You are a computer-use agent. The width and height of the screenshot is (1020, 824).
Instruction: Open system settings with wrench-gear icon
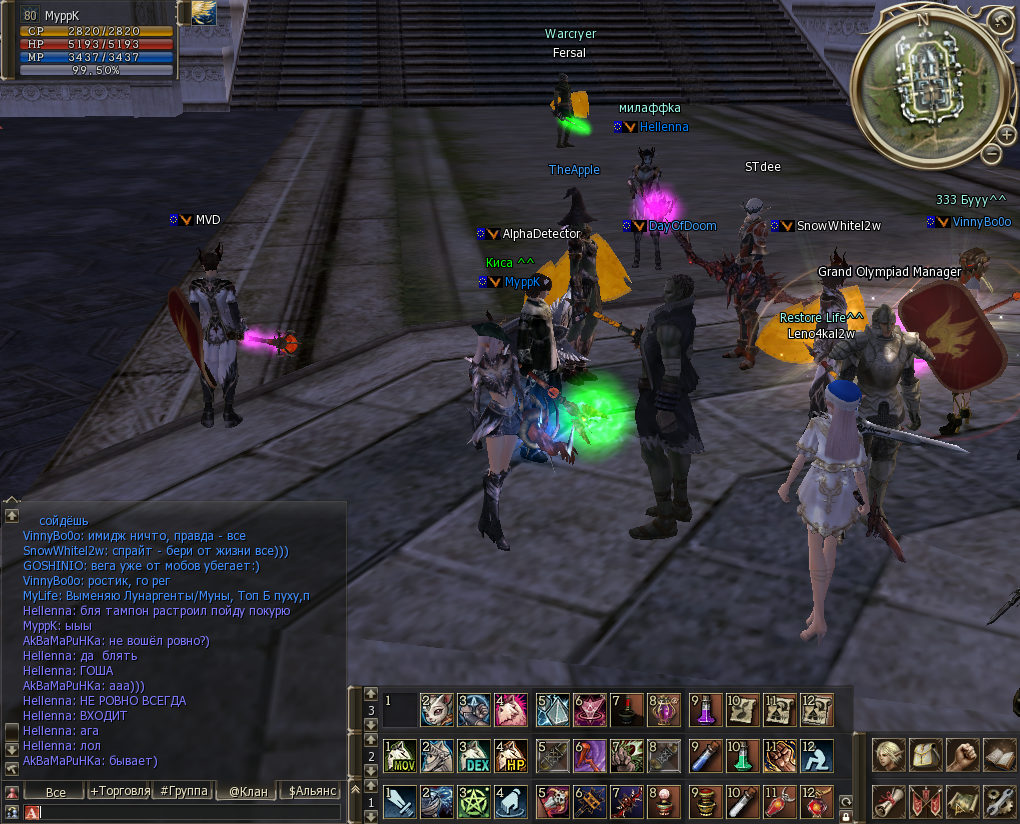[x=999, y=801]
